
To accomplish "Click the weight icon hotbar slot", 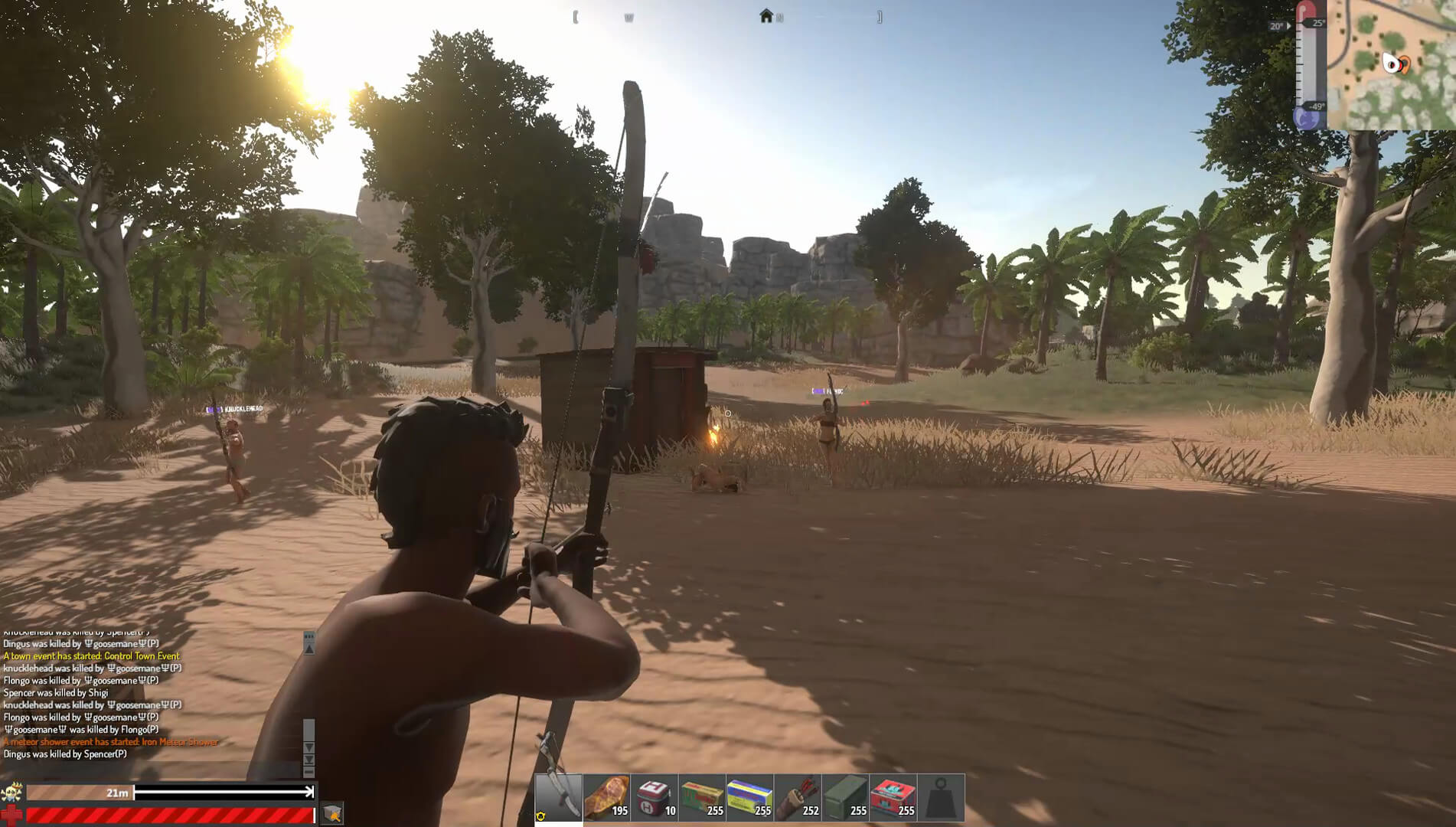I will [941, 797].
